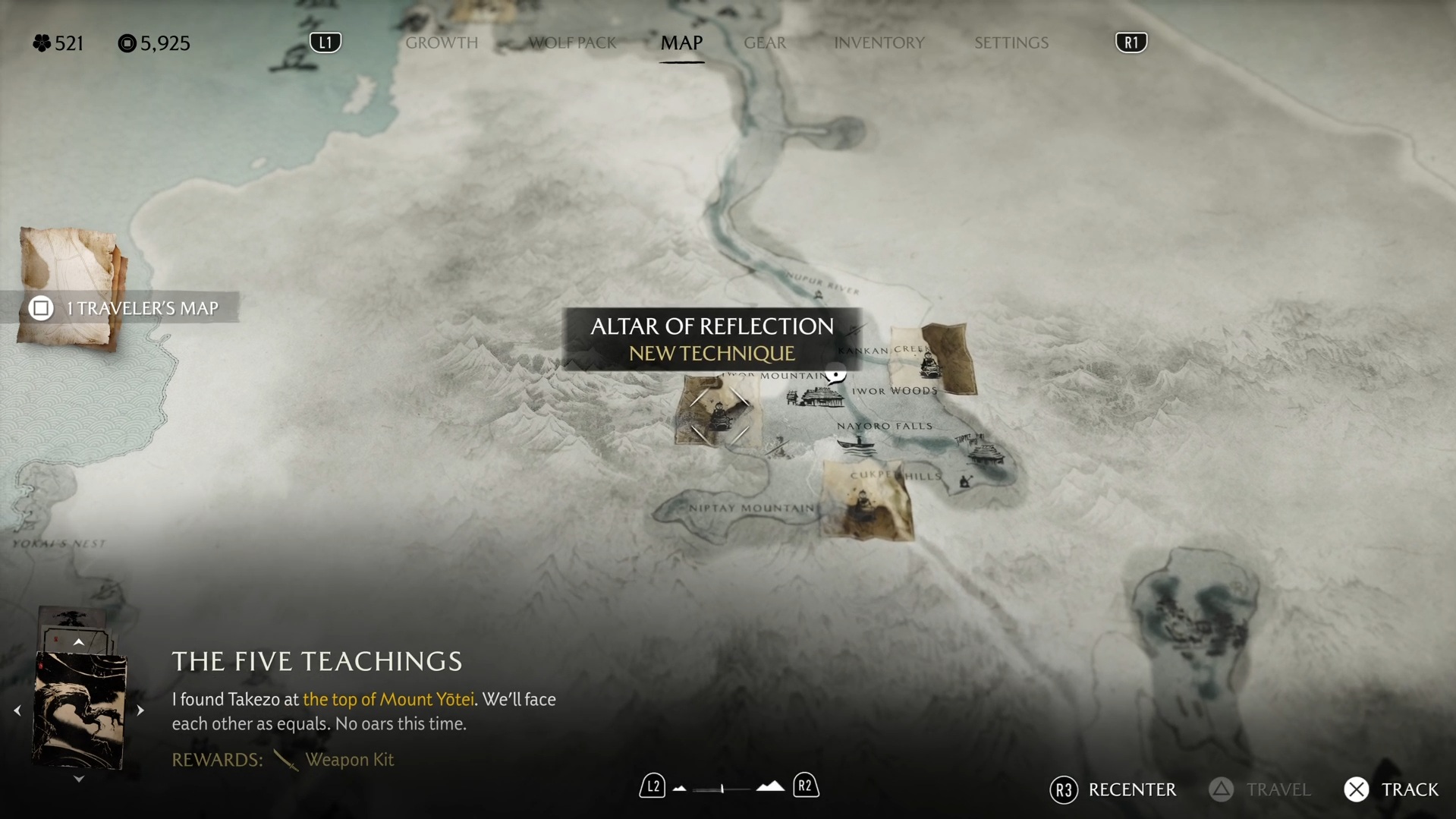
Task: Go to the Gear tab
Action: click(765, 43)
